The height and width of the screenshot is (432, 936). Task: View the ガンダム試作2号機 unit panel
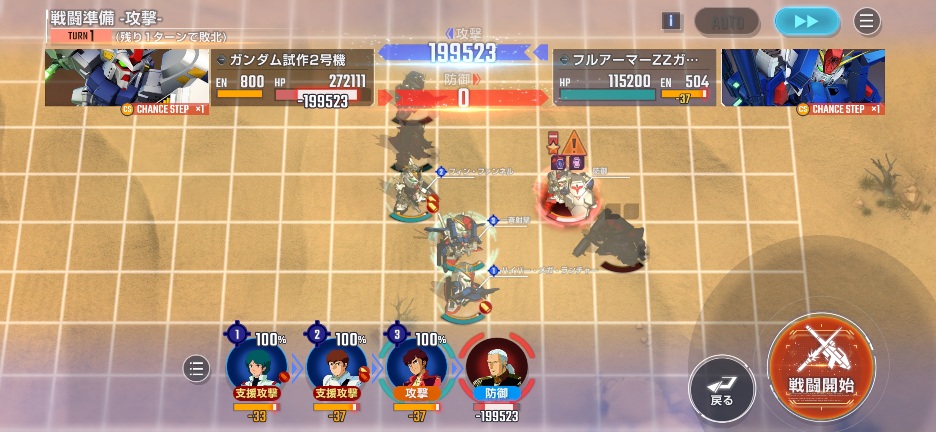point(209,78)
